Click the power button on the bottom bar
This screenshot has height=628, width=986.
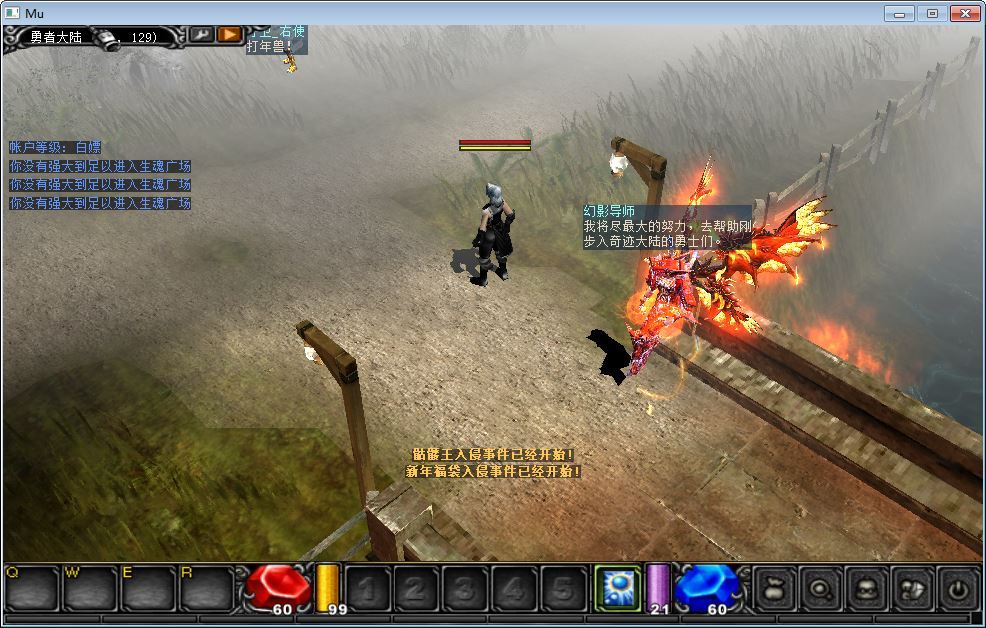(x=958, y=589)
